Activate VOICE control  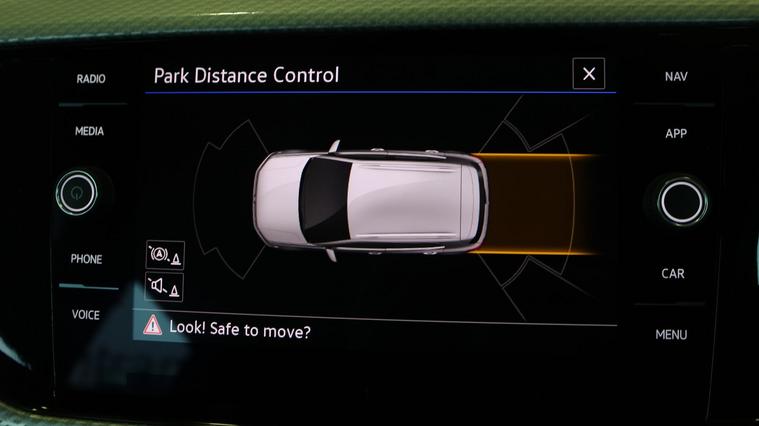click(86, 315)
